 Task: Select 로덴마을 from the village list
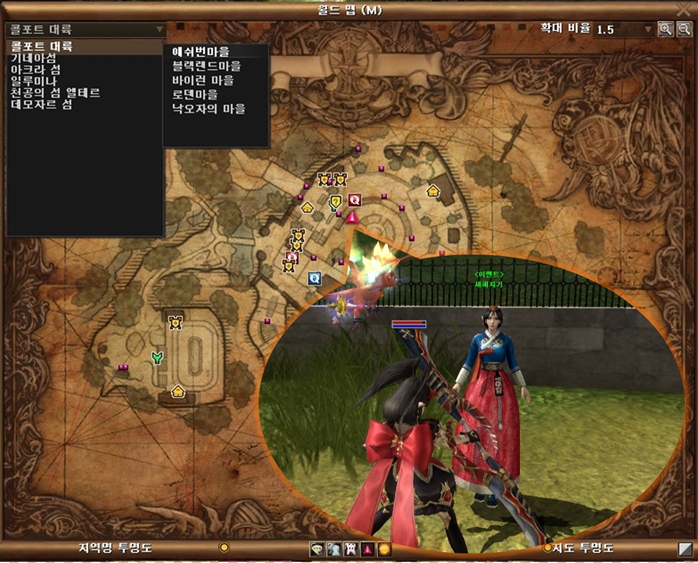[x=195, y=94]
